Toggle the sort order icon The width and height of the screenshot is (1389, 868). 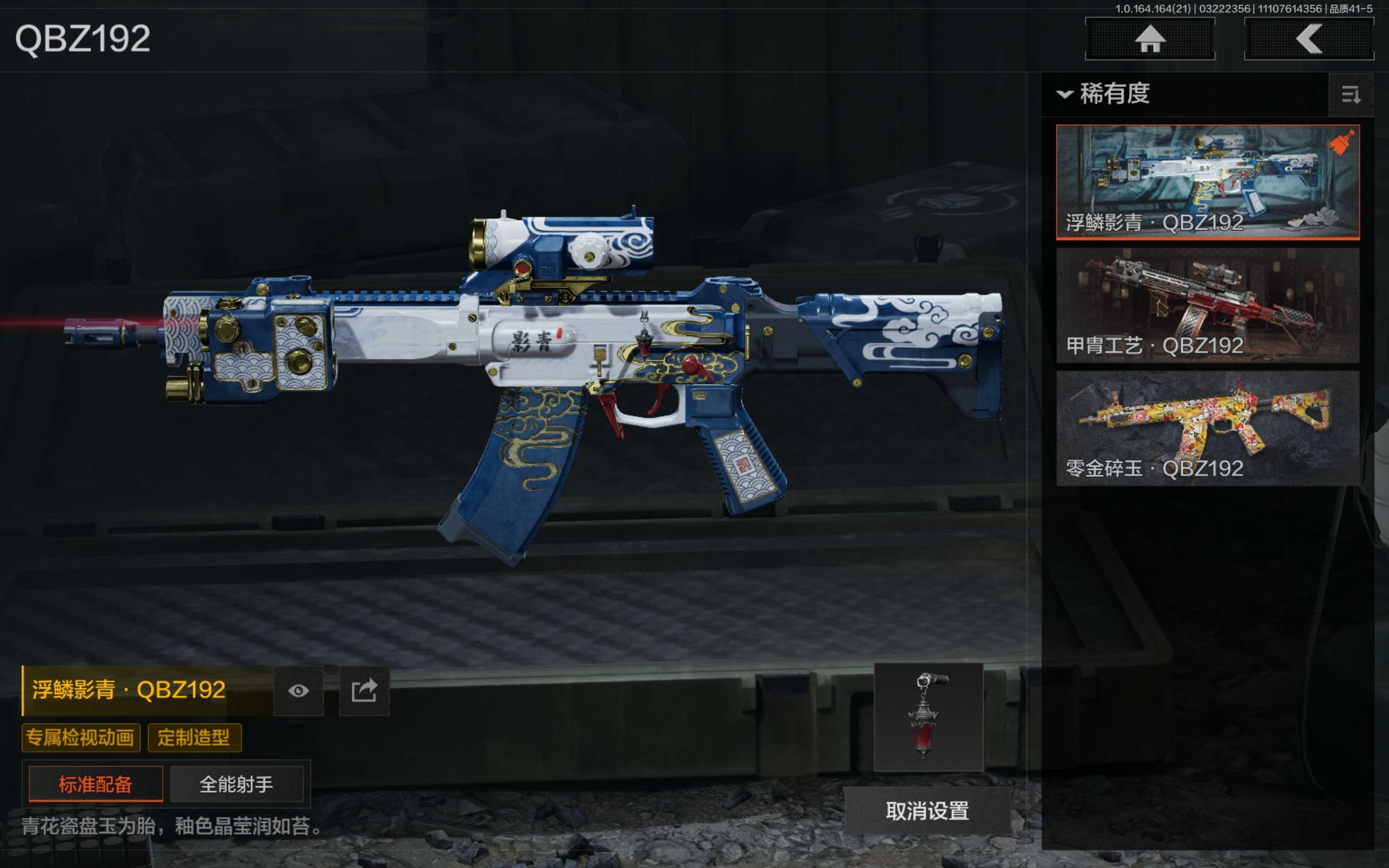1350,95
